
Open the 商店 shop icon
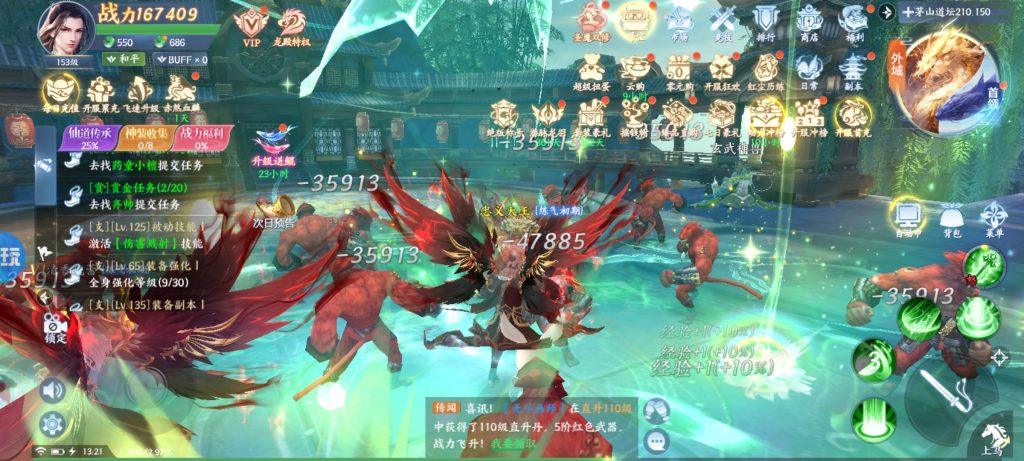tap(809, 23)
